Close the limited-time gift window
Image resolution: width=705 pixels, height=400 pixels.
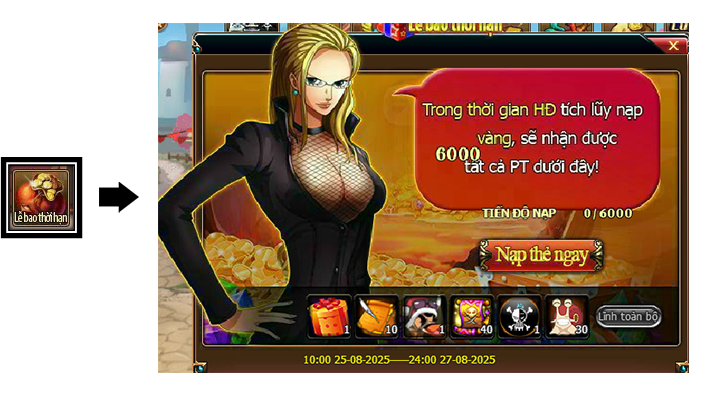point(673,45)
